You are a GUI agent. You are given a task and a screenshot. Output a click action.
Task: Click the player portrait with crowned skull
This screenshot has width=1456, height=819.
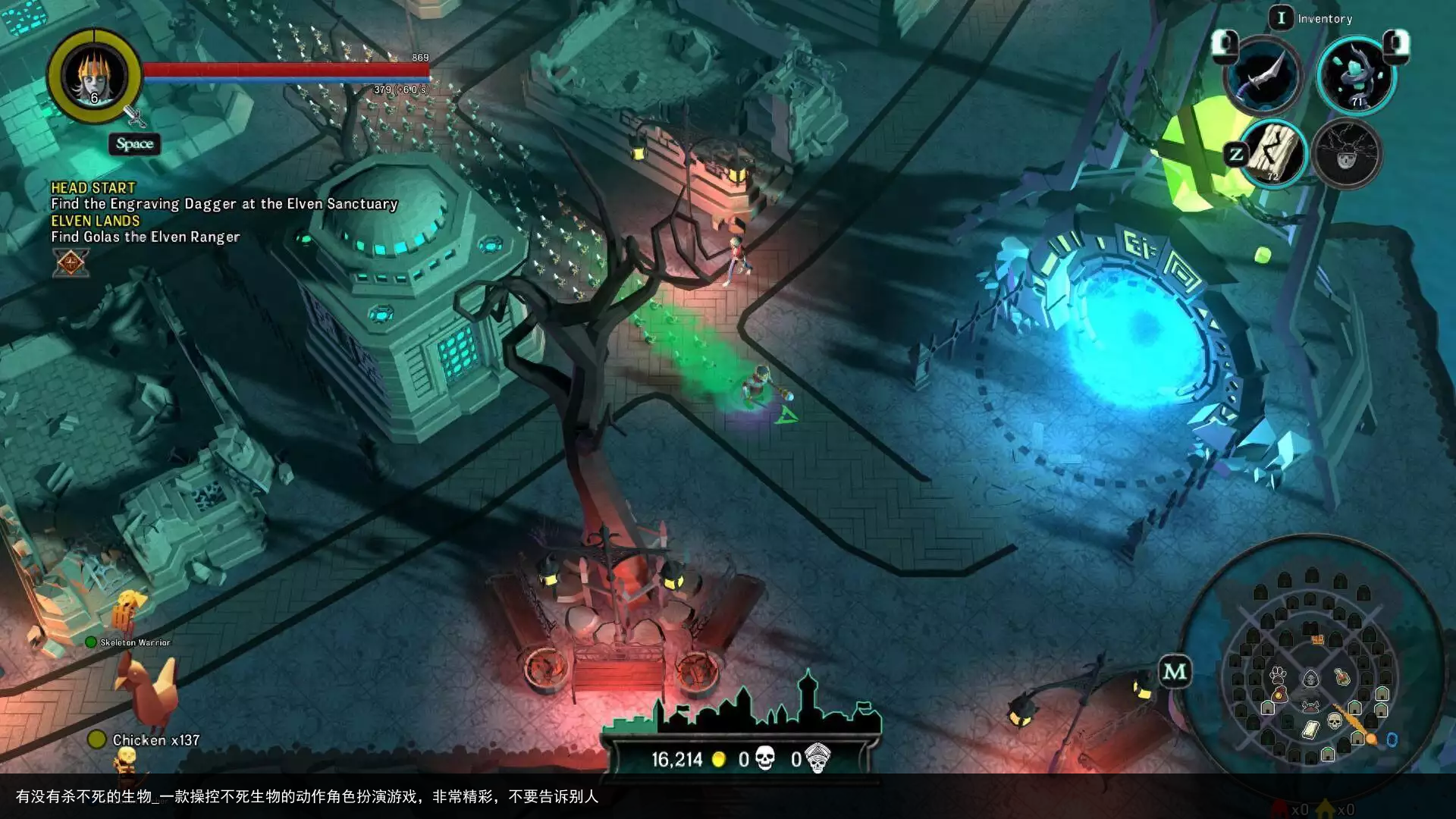click(94, 77)
